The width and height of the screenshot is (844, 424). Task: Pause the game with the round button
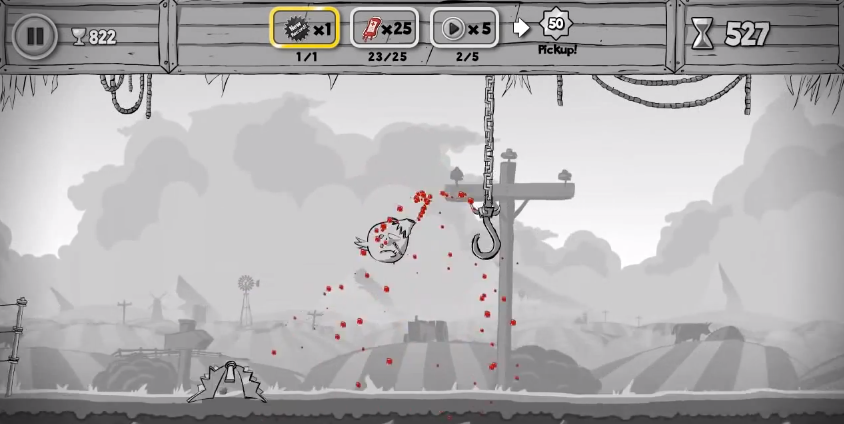coord(35,36)
